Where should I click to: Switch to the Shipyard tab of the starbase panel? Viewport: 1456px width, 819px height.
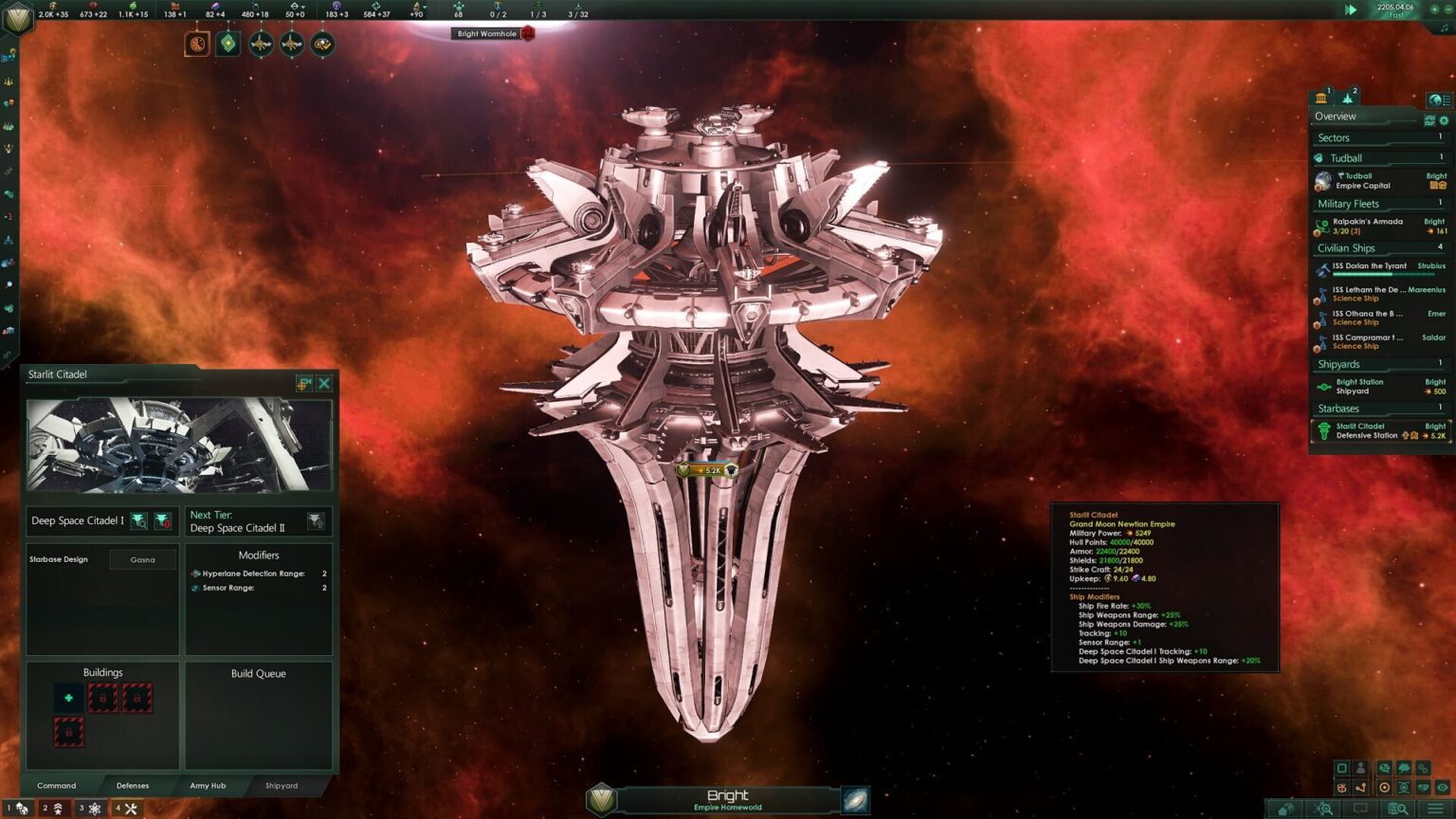[x=280, y=786]
